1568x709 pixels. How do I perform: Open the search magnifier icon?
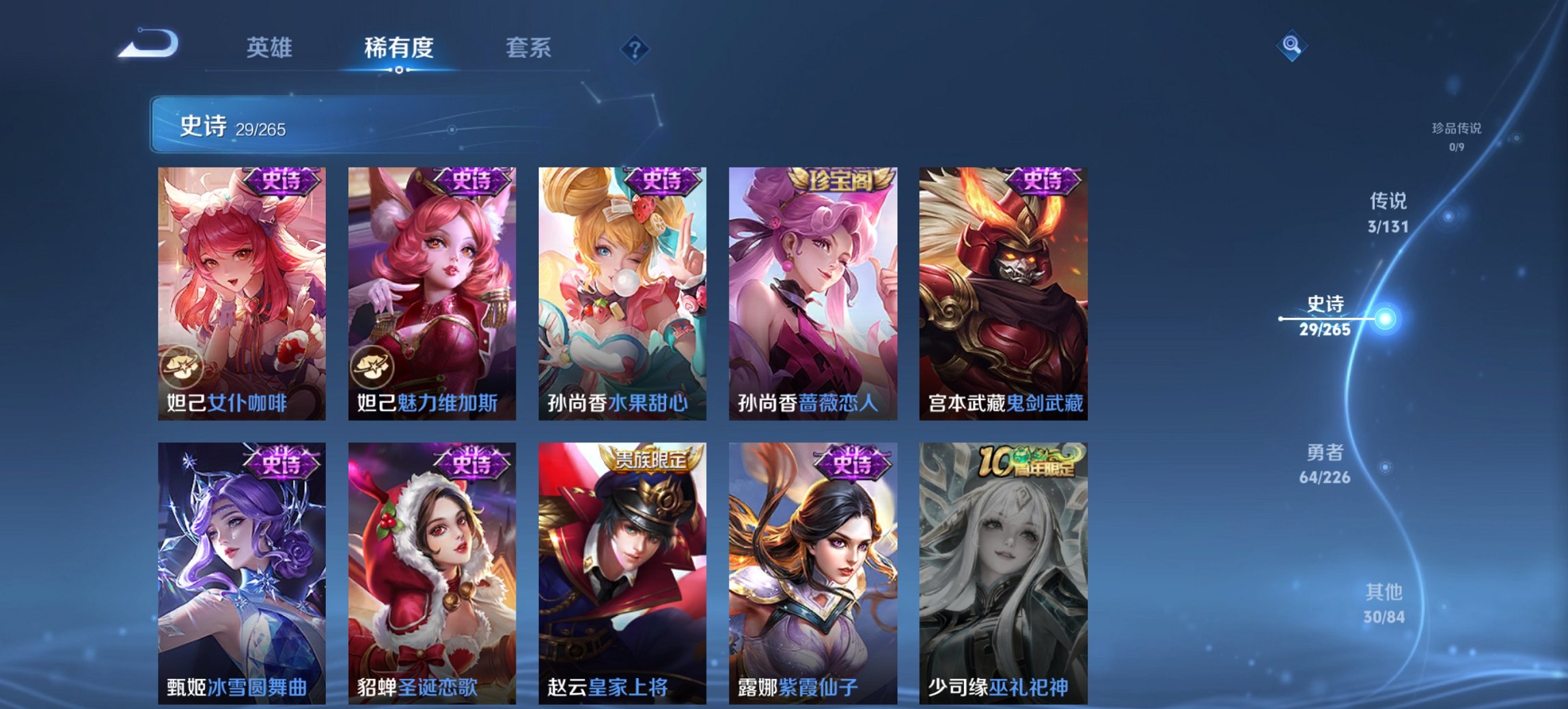coord(1291,46)
